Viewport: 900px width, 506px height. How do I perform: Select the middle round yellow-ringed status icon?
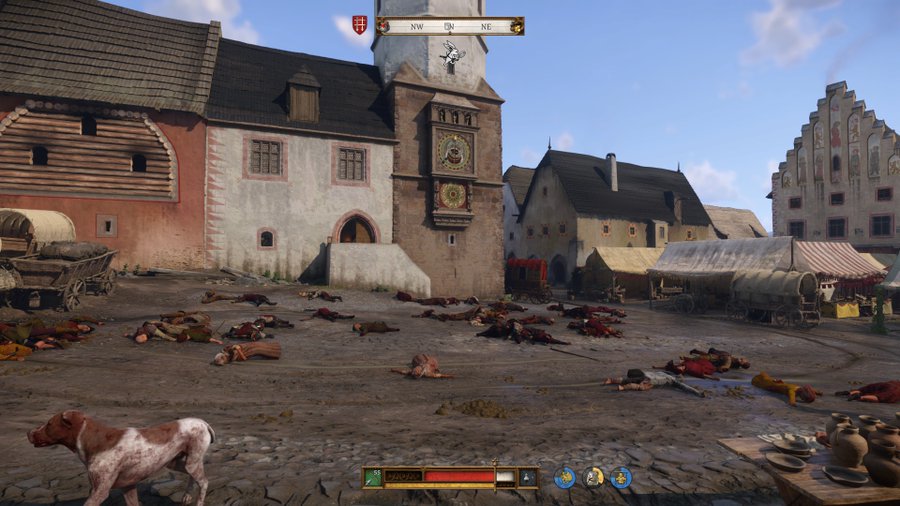pos(594,478)
